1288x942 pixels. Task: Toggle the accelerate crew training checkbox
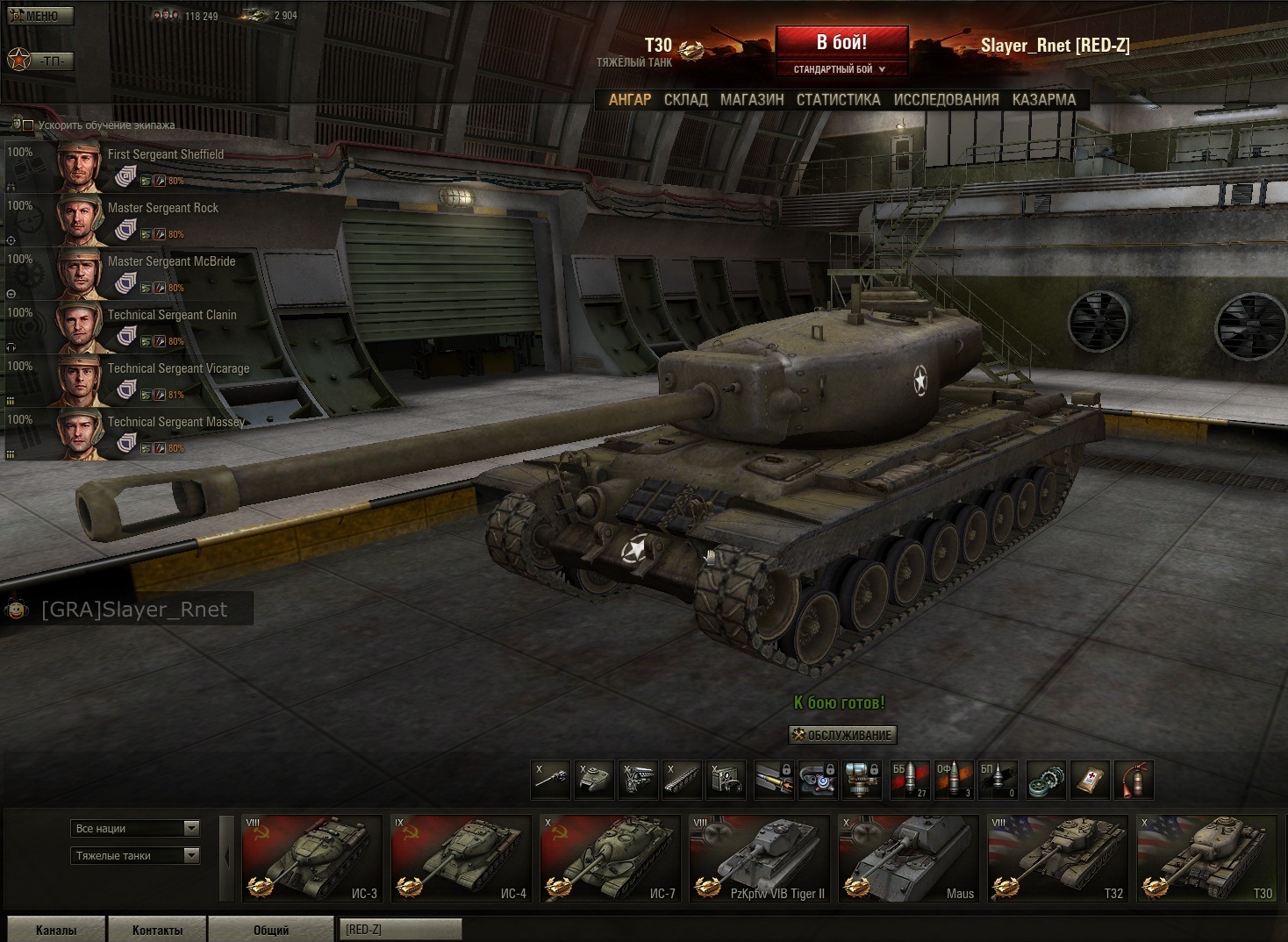coord(28,125)
